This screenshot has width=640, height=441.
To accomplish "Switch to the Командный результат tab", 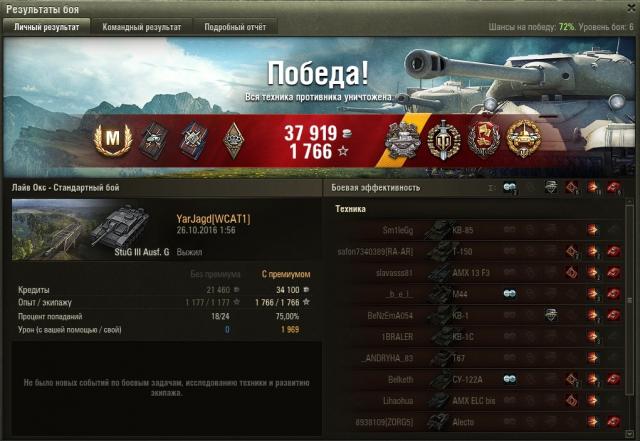I will click(x=144, y=27).
